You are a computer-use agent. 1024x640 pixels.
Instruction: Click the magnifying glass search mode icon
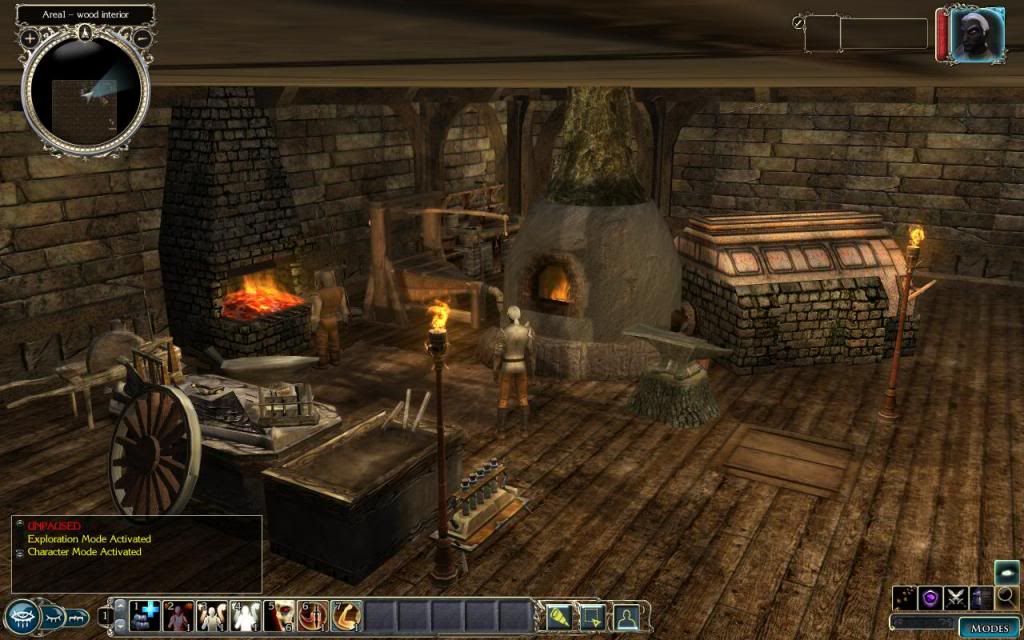(x=1007, y=598)
